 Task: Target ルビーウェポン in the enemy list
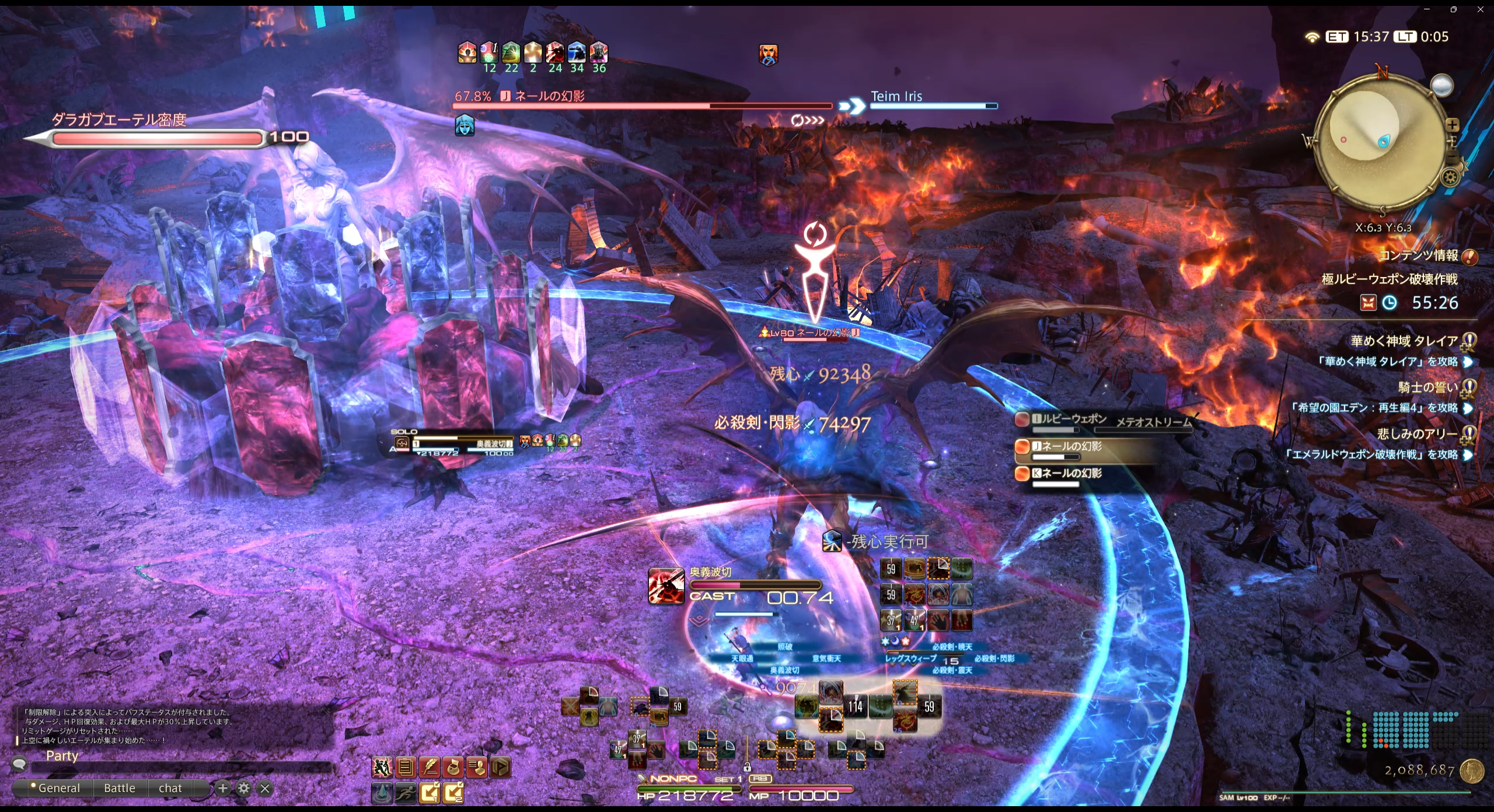(x=1068, y=419)
